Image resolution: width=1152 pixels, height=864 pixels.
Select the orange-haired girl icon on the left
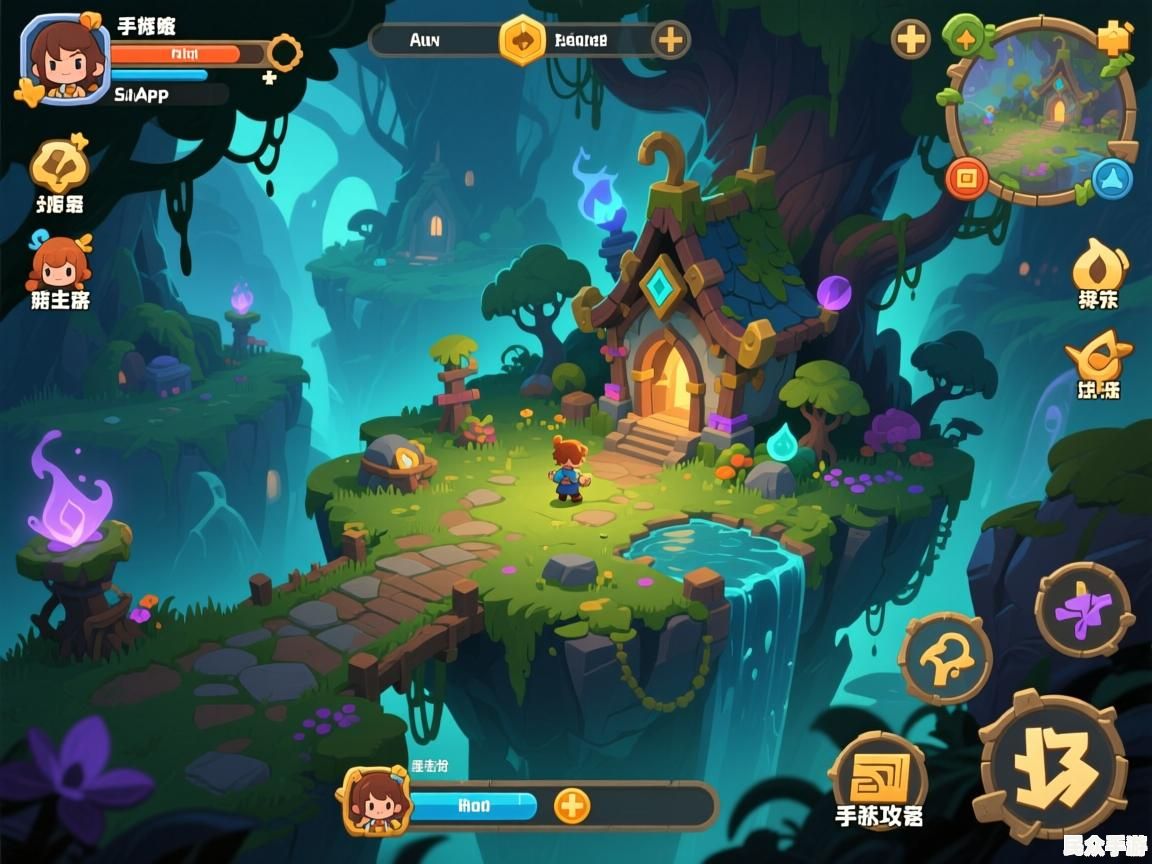coord(59,263)
